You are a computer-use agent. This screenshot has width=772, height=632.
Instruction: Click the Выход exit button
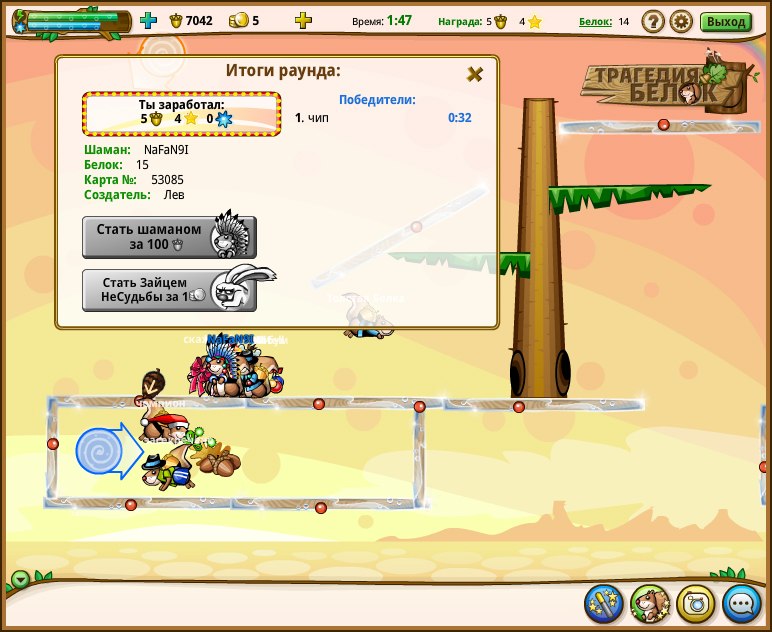click(x=725, y=21)
